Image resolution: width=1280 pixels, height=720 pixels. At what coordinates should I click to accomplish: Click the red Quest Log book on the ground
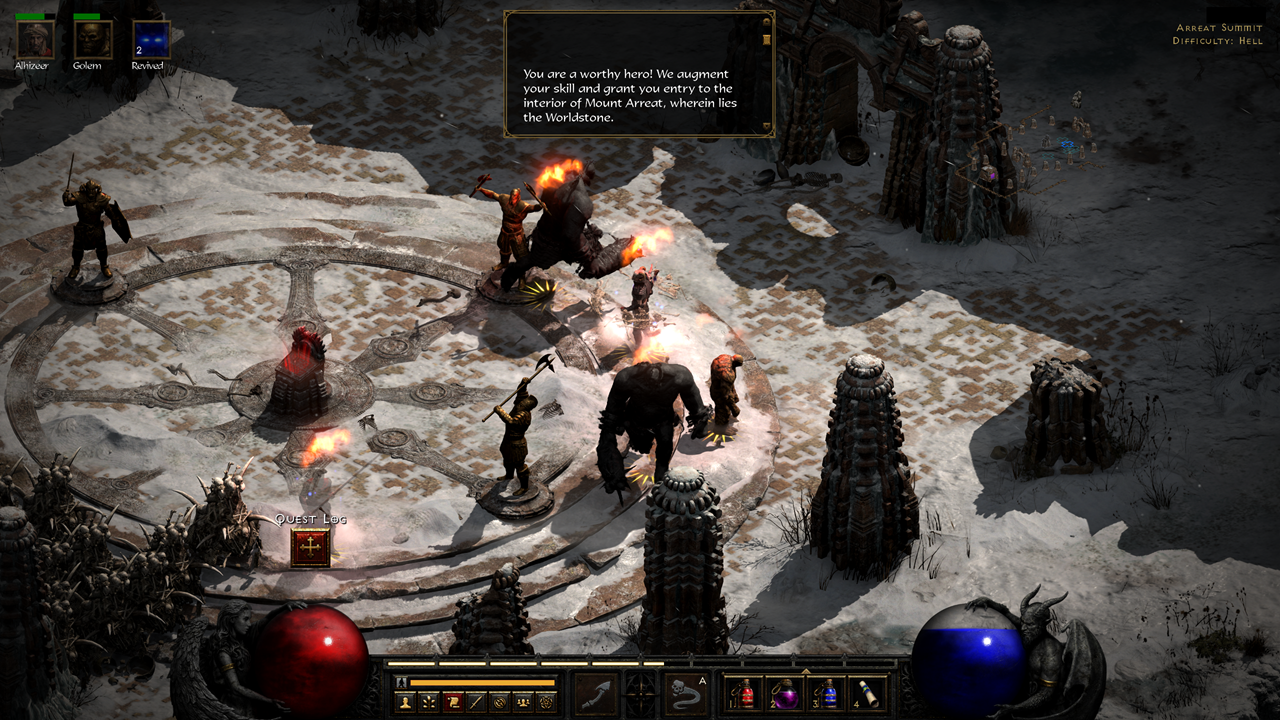coord(308,548)
